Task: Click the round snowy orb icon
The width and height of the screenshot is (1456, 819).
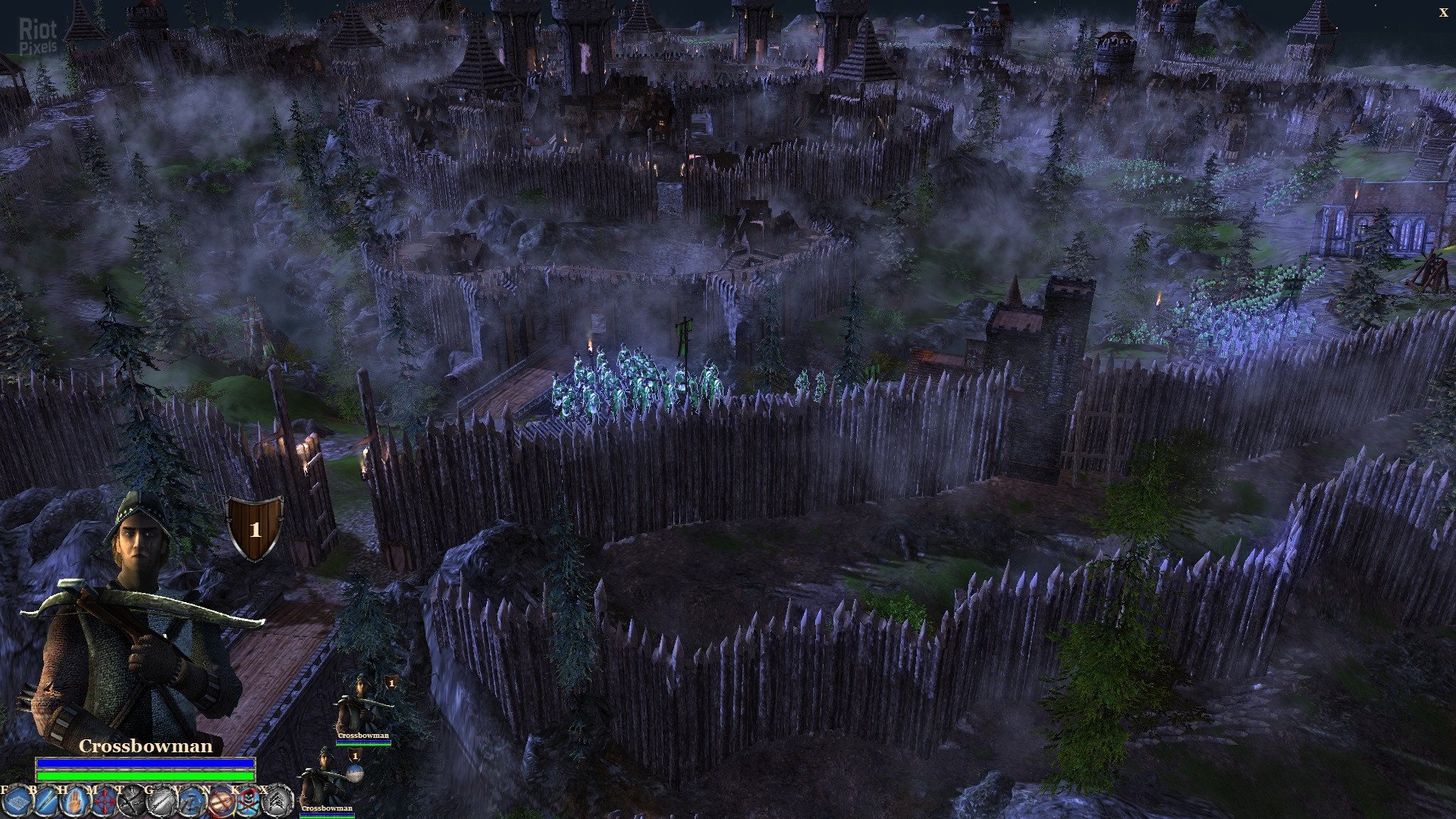Action: coord(355,773)
